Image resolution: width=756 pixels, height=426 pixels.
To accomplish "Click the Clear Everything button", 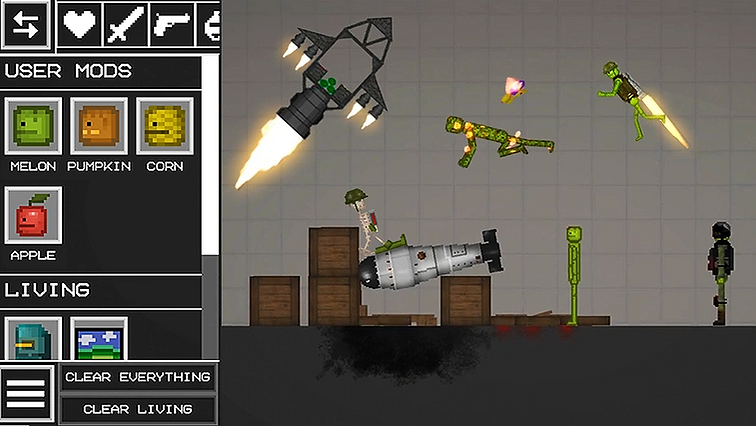I will 138,377.
